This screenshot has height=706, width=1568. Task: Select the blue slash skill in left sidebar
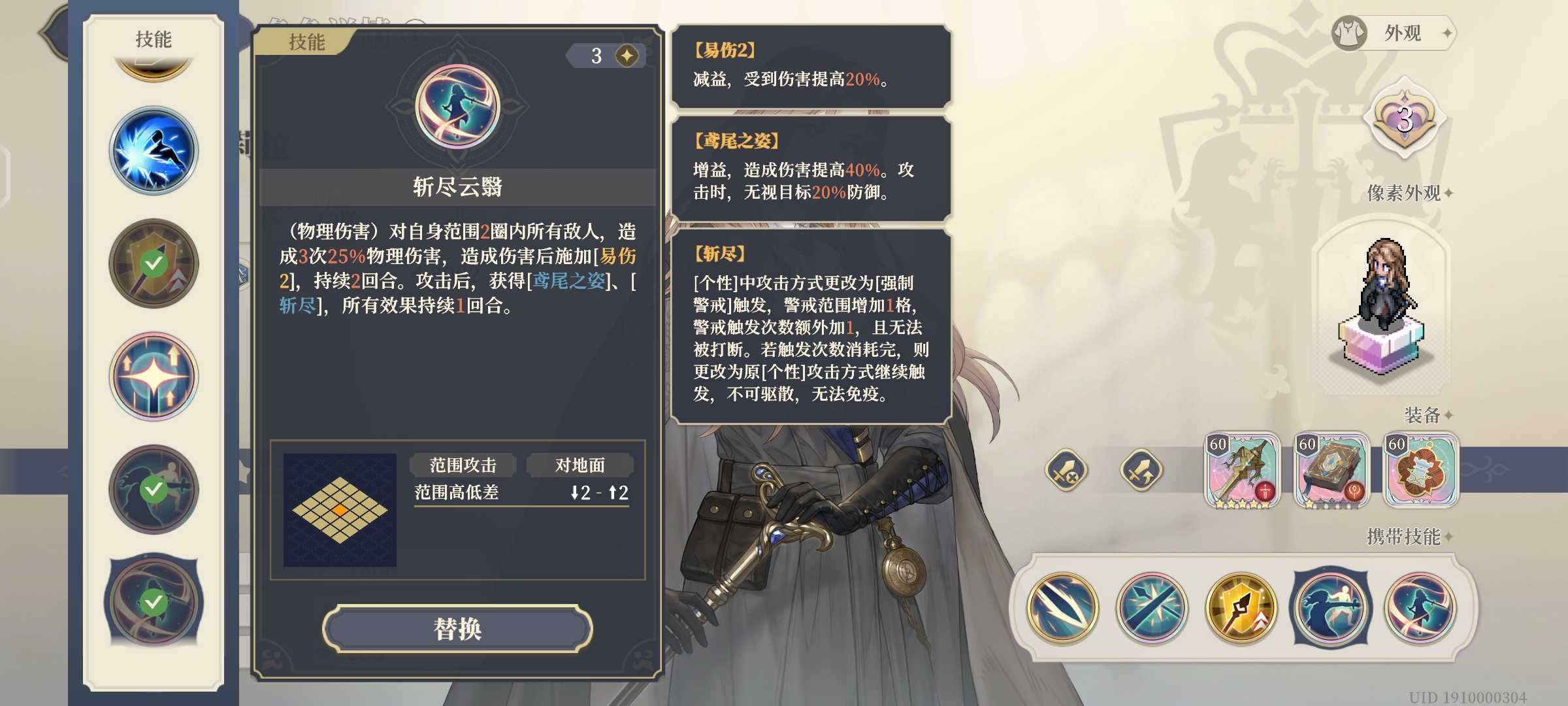pos(153,150)
